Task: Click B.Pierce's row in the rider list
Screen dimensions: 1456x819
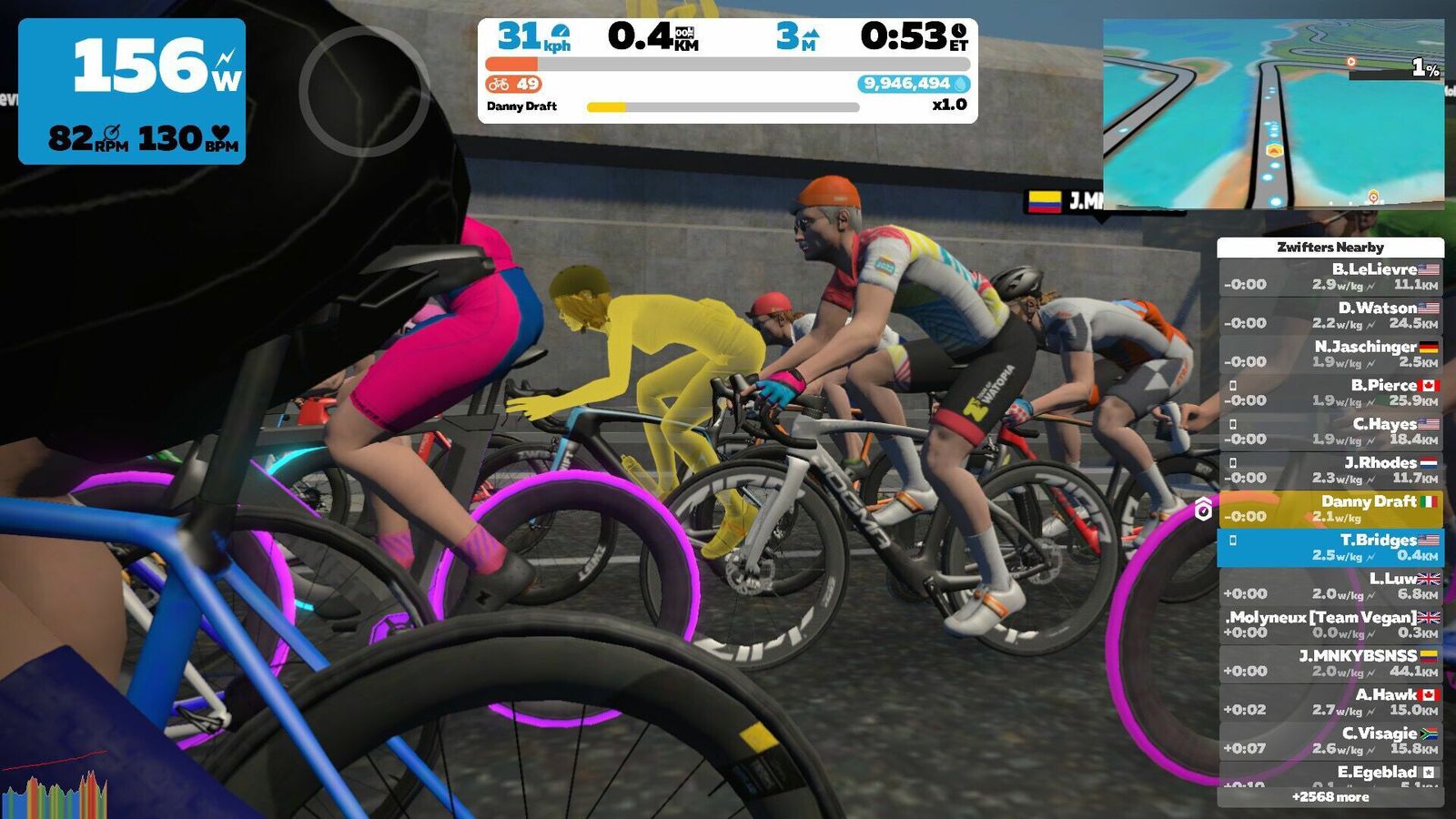Action: pyautogui.click(x=1330, y=392)
